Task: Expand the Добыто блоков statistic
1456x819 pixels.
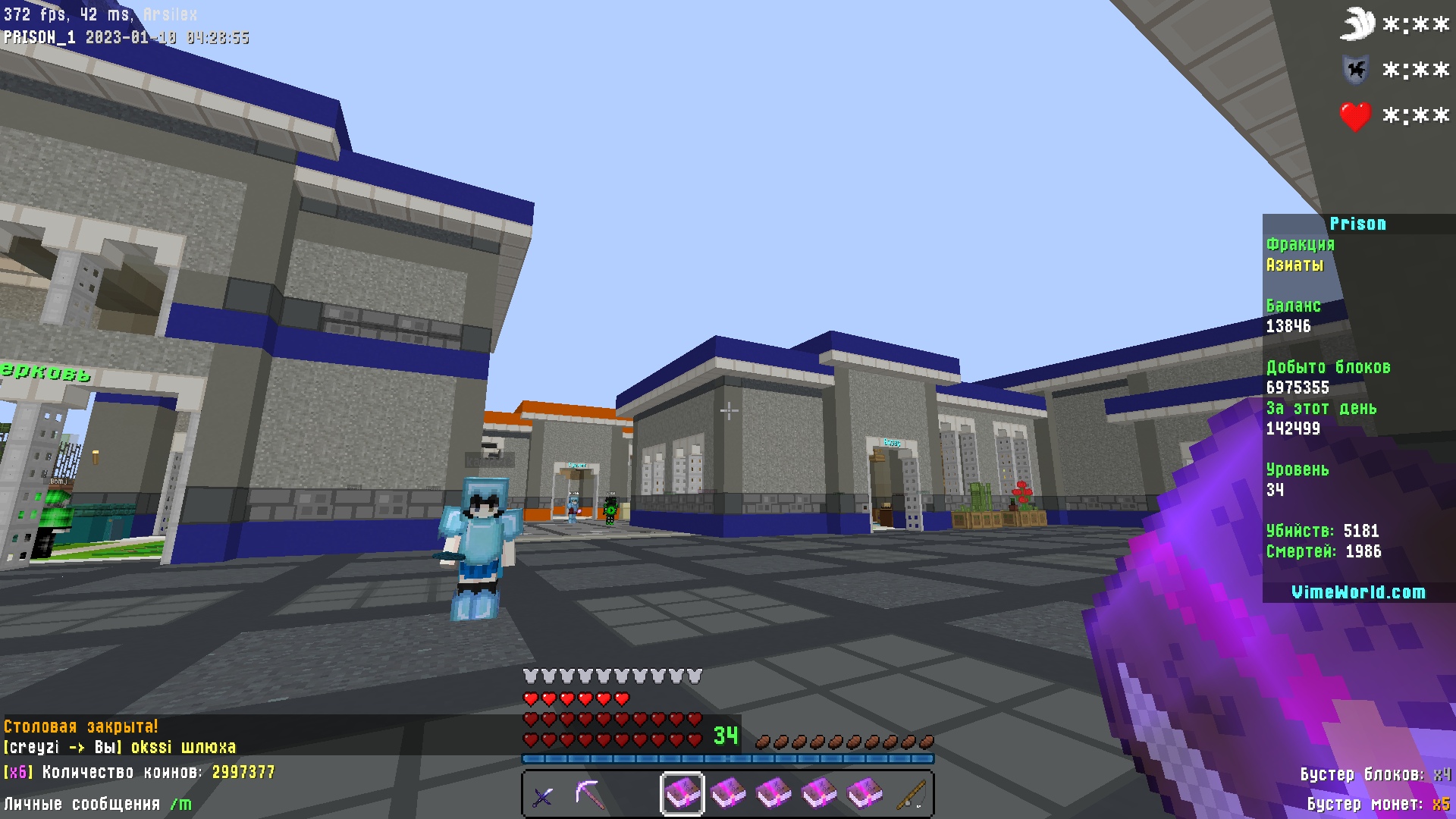Action: tap(1329, 367)
